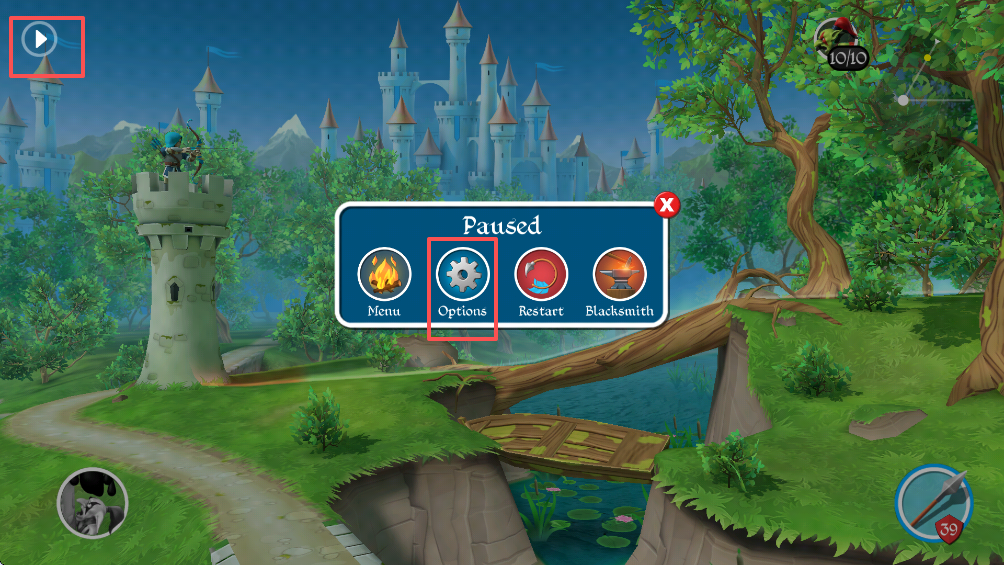The image size is (1004, 565).
Task: Restart the current level
Action: [x=541, y=275]
